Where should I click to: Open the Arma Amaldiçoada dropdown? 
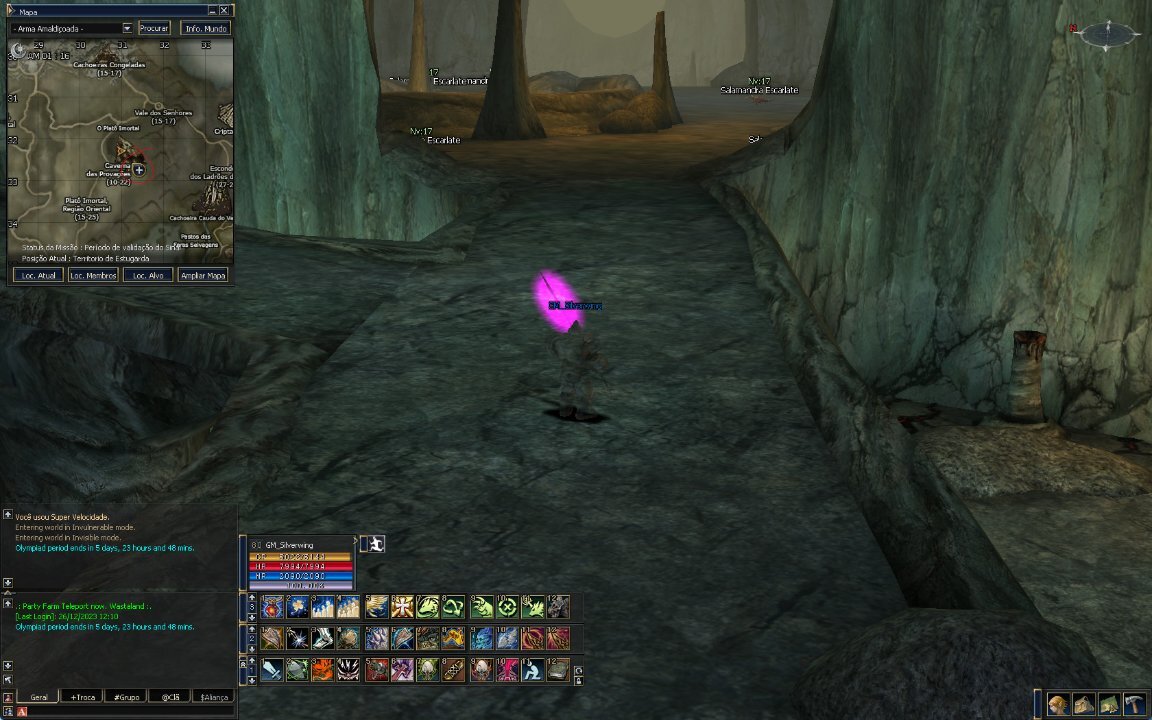127,28
